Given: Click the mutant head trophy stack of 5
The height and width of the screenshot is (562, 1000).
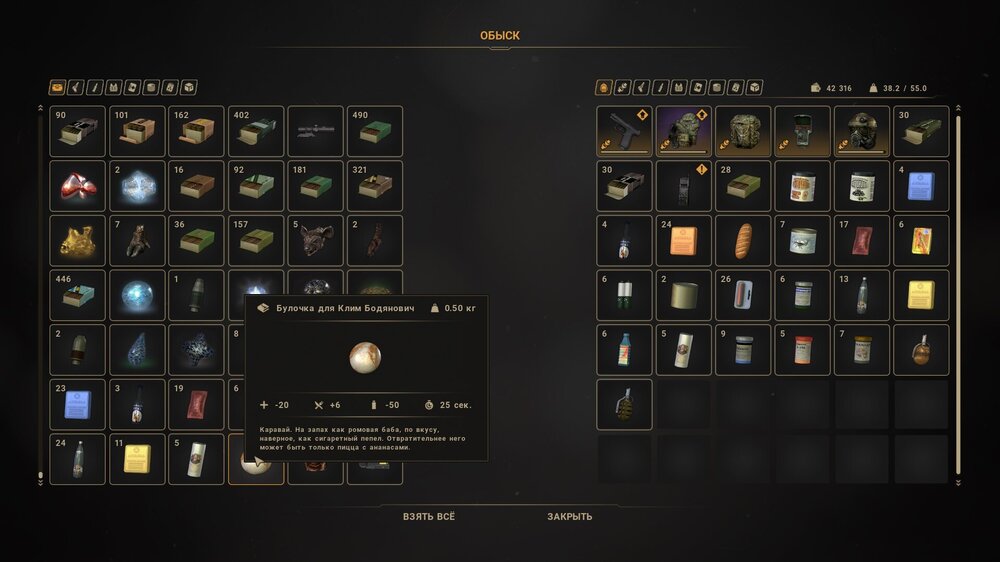Looking at the screenshot, I should click(x=315, y=240).
